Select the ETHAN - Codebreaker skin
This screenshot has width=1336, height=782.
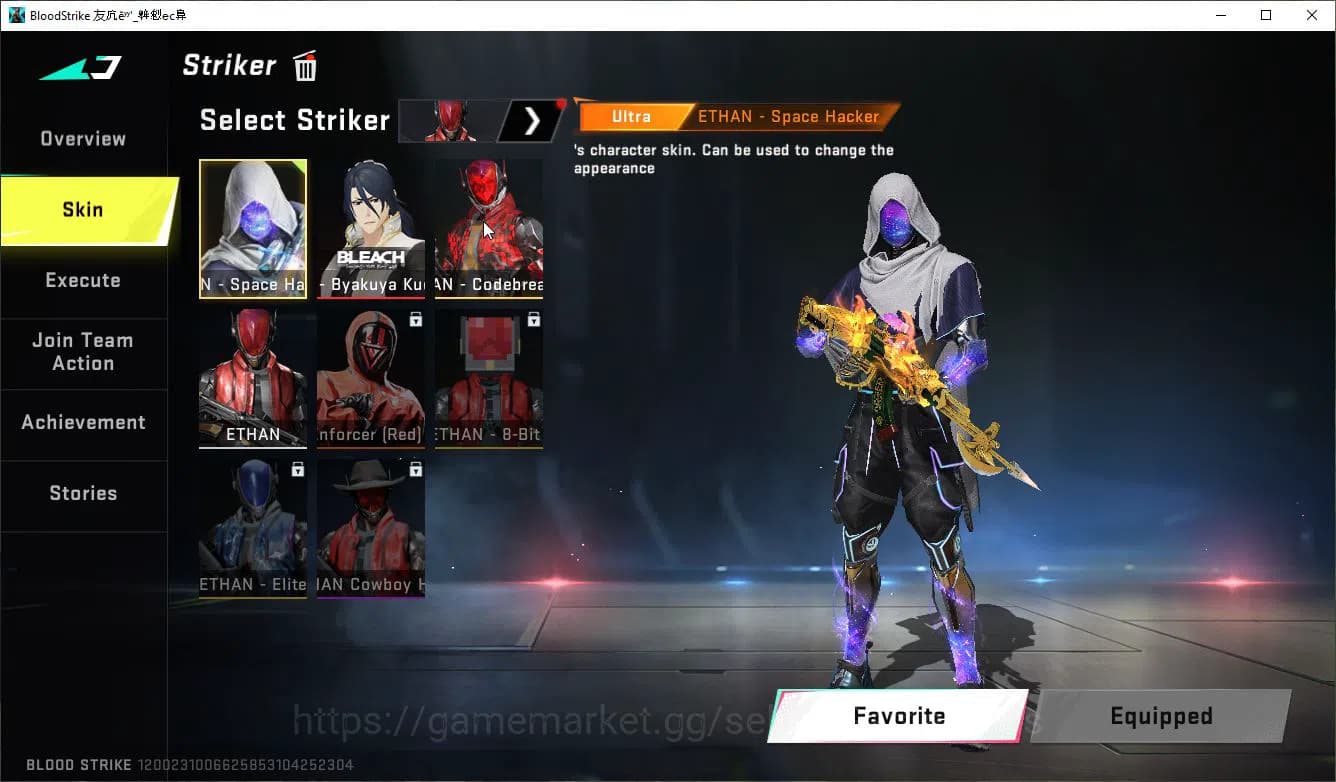tap(488, 228)
